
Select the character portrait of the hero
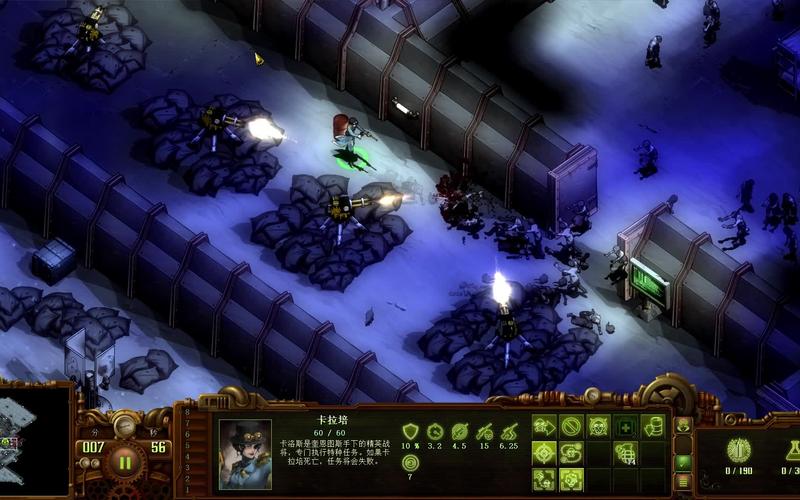245,453
